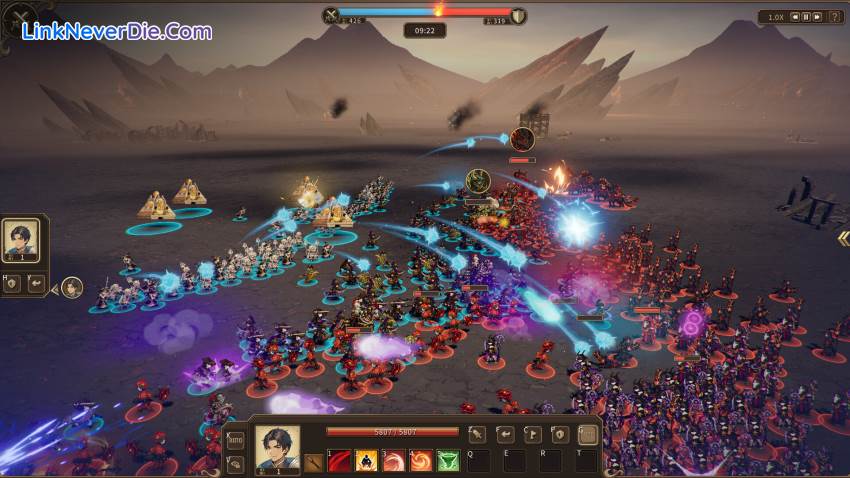The image size is (850, 478).
Task: Slow down the battle speed
Action: [x=795, y=17]
